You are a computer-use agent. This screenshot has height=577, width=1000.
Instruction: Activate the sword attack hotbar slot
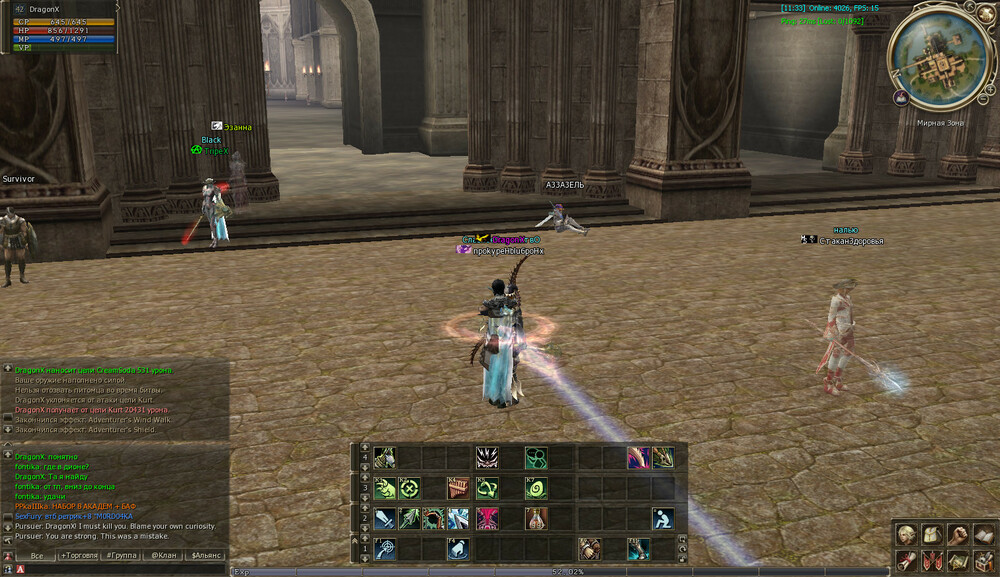click(x=385, y=519)
